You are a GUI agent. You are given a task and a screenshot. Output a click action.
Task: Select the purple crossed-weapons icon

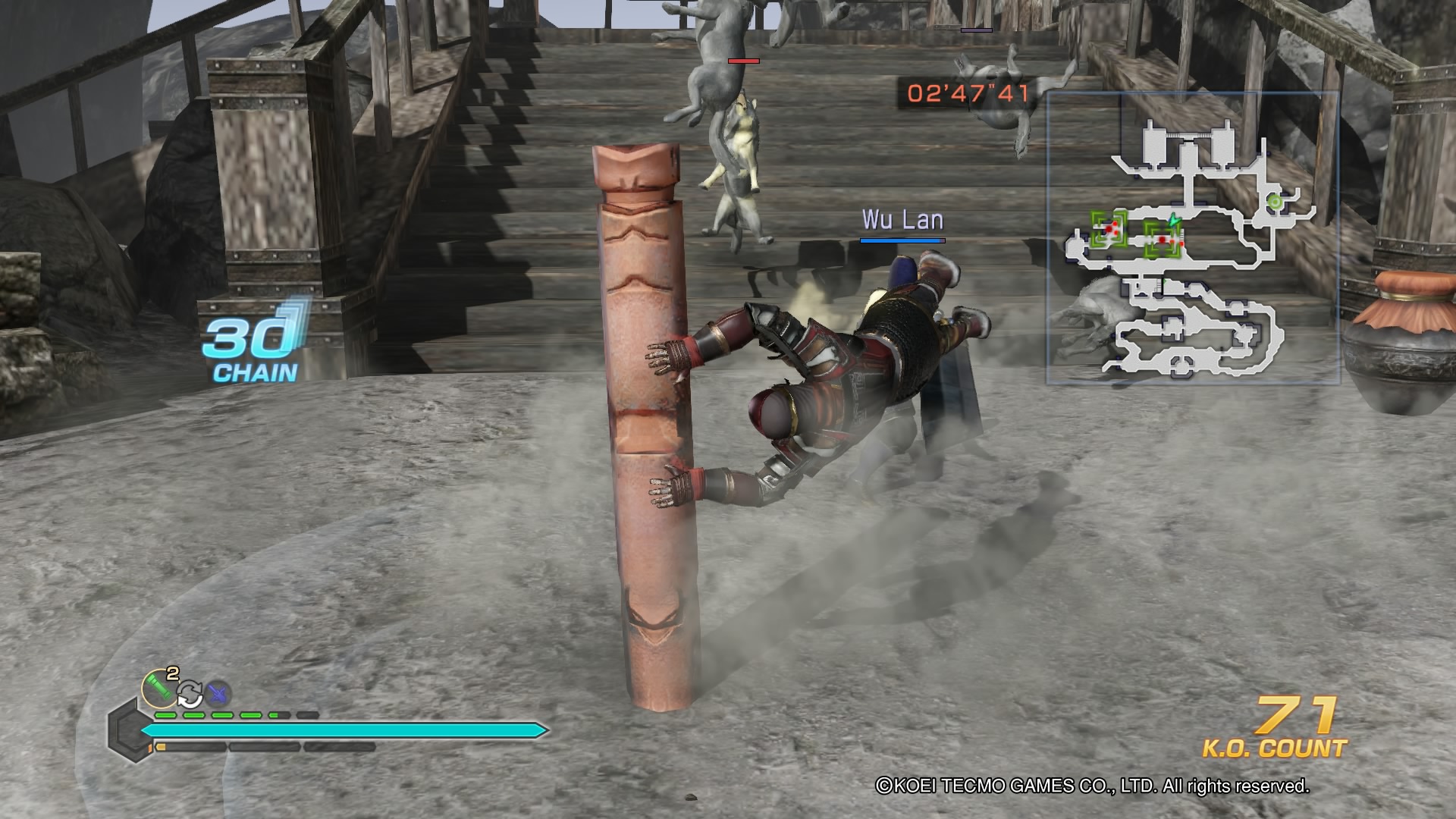tap(218, 692)
